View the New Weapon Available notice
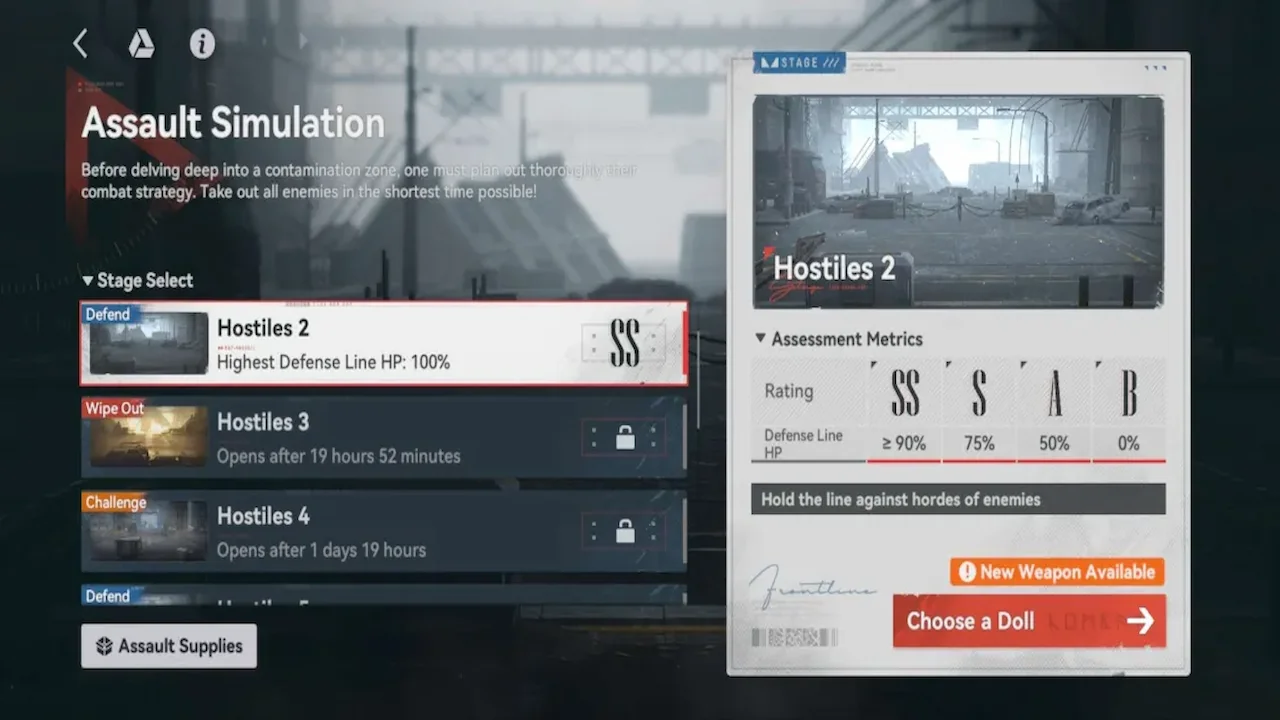 [x=1057, y=572]
